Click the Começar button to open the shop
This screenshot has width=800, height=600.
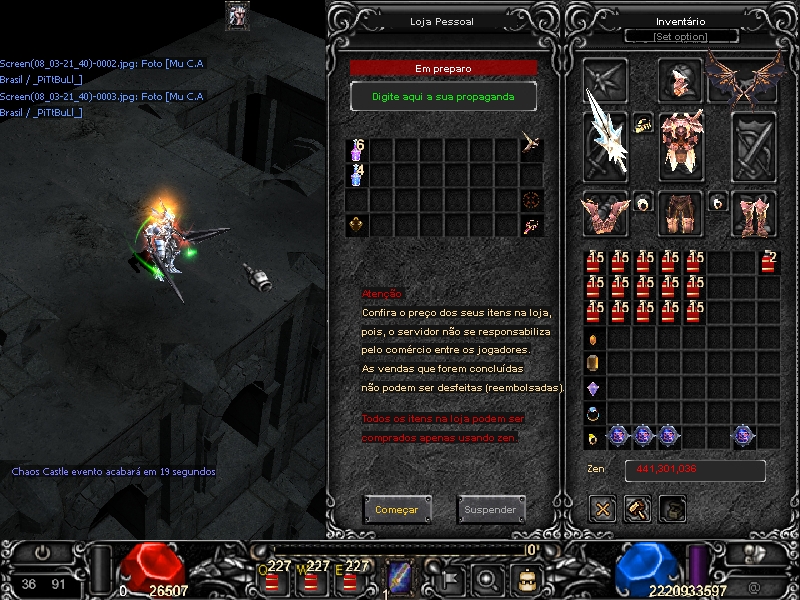pos(397,510)
